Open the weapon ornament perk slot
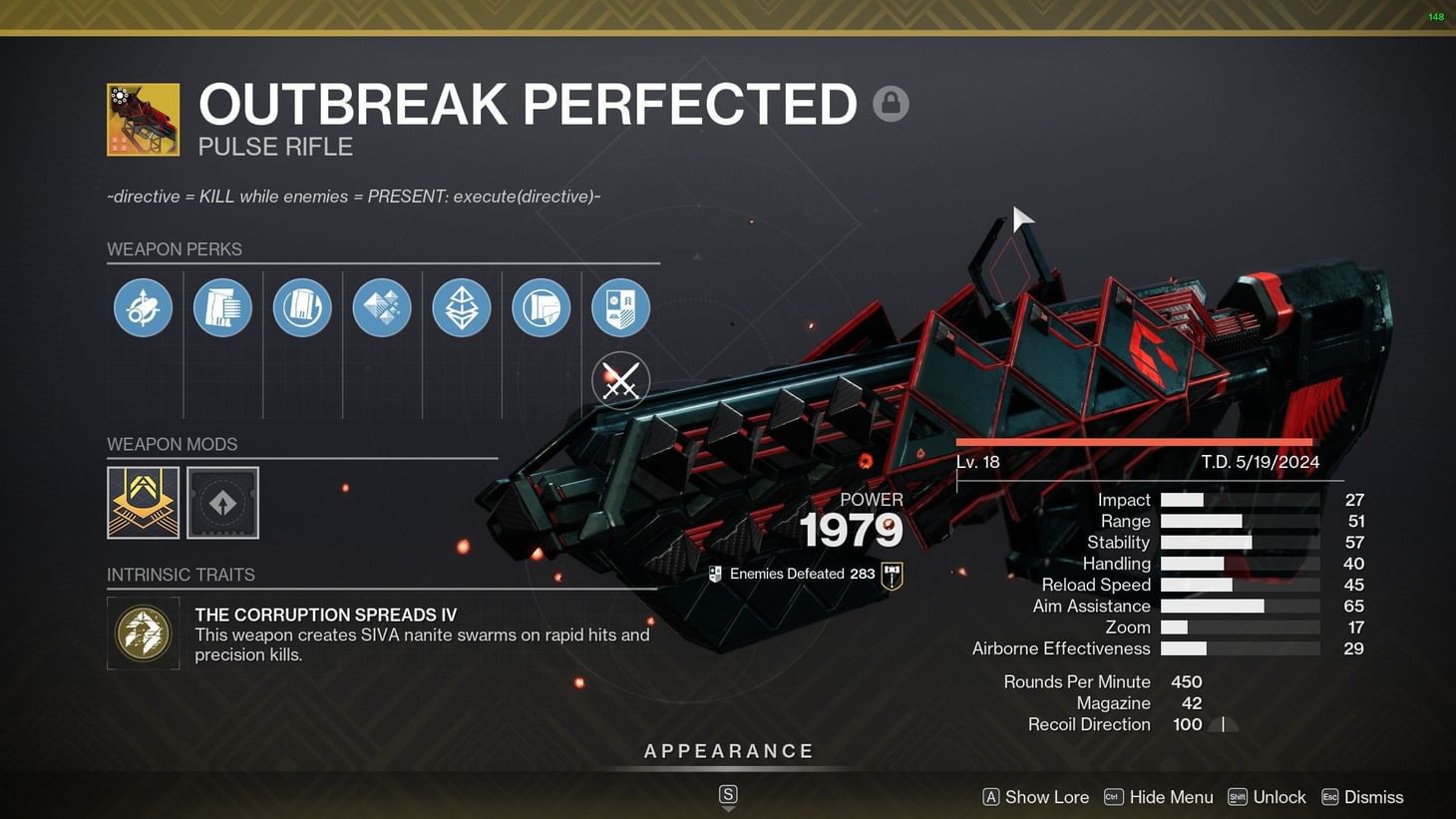The image size is (1456, 819). [620, 307]
